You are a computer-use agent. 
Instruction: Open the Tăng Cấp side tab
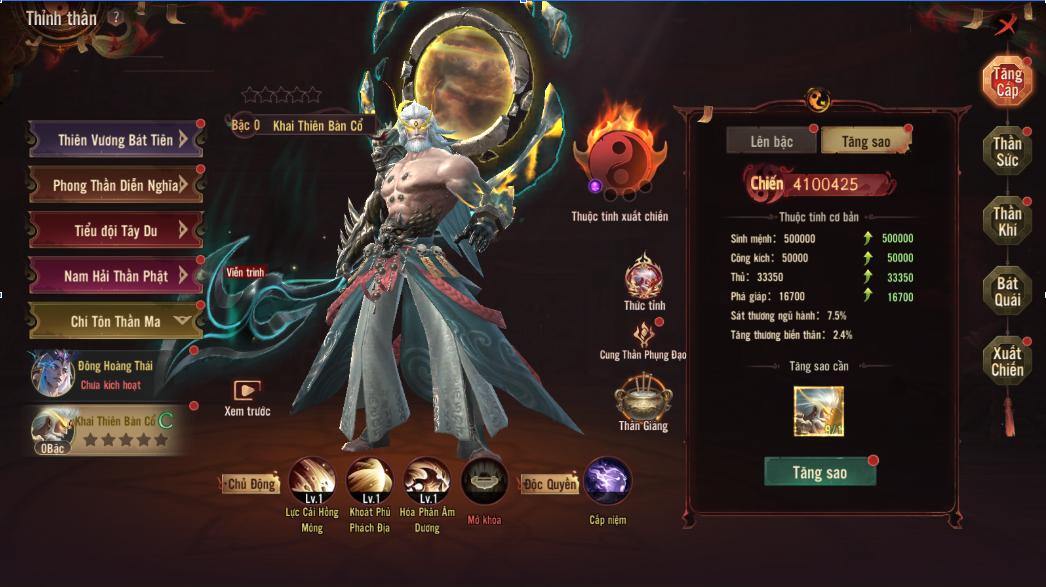tap(1006, 83)
